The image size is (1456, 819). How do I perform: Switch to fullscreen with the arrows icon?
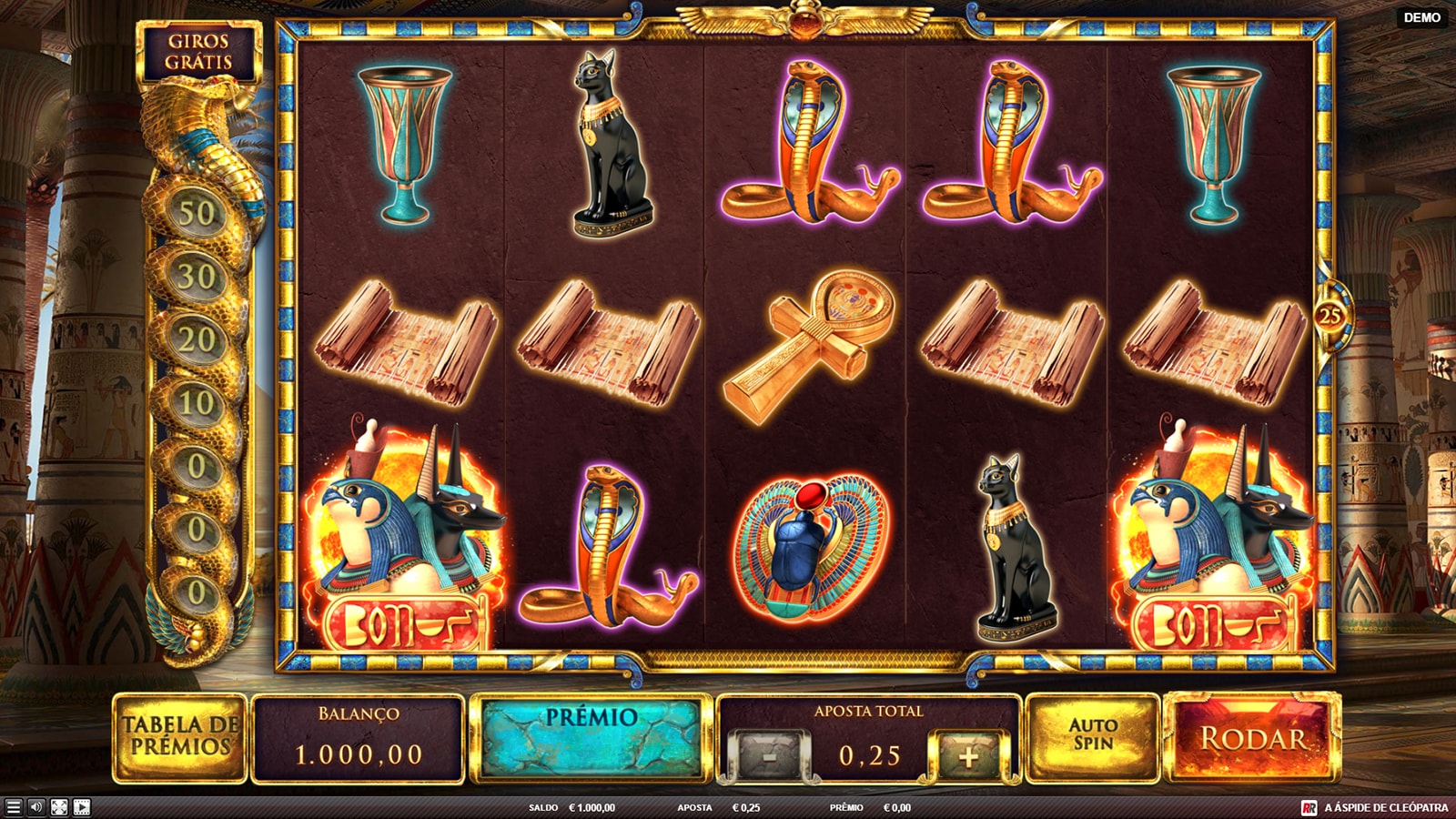click(x=59, y=807)
